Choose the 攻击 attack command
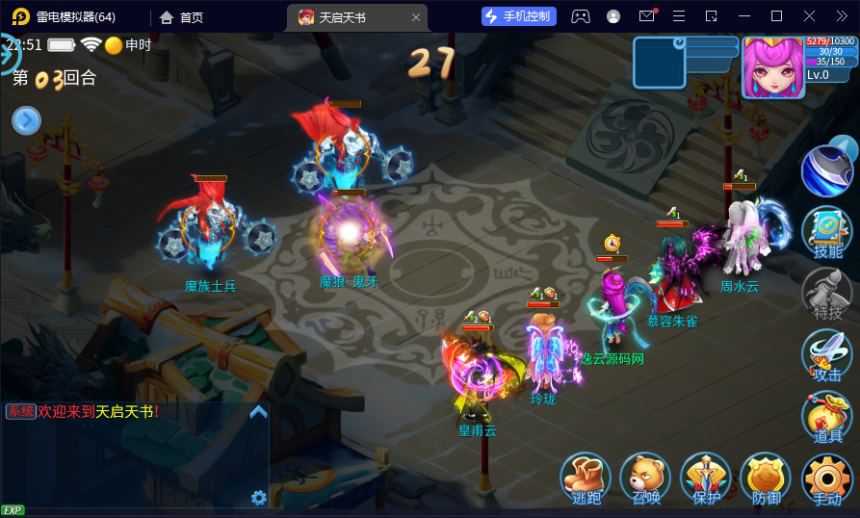 (827, 355)
